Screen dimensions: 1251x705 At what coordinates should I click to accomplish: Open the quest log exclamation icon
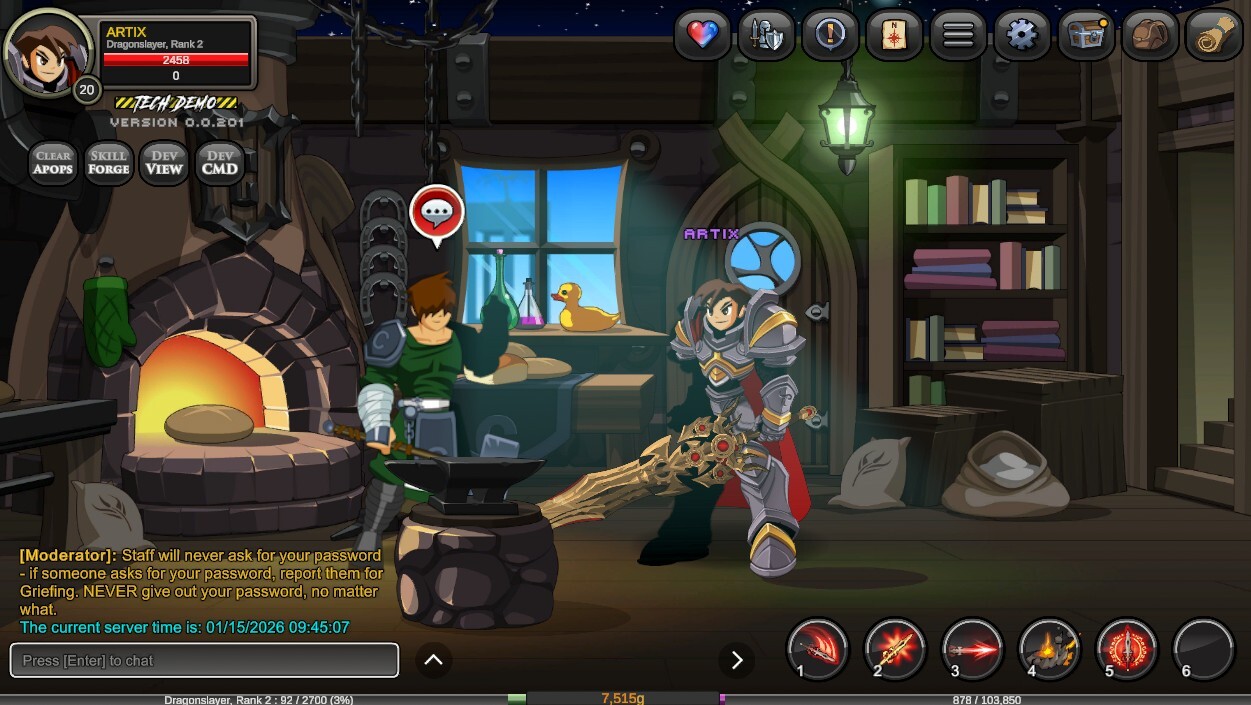pyautogui.click(x=830, y=36)
